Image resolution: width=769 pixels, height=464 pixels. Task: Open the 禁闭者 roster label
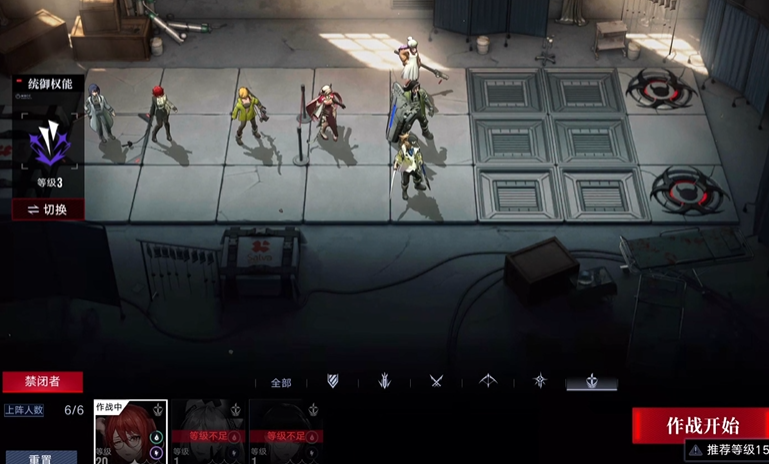point(42,382)
